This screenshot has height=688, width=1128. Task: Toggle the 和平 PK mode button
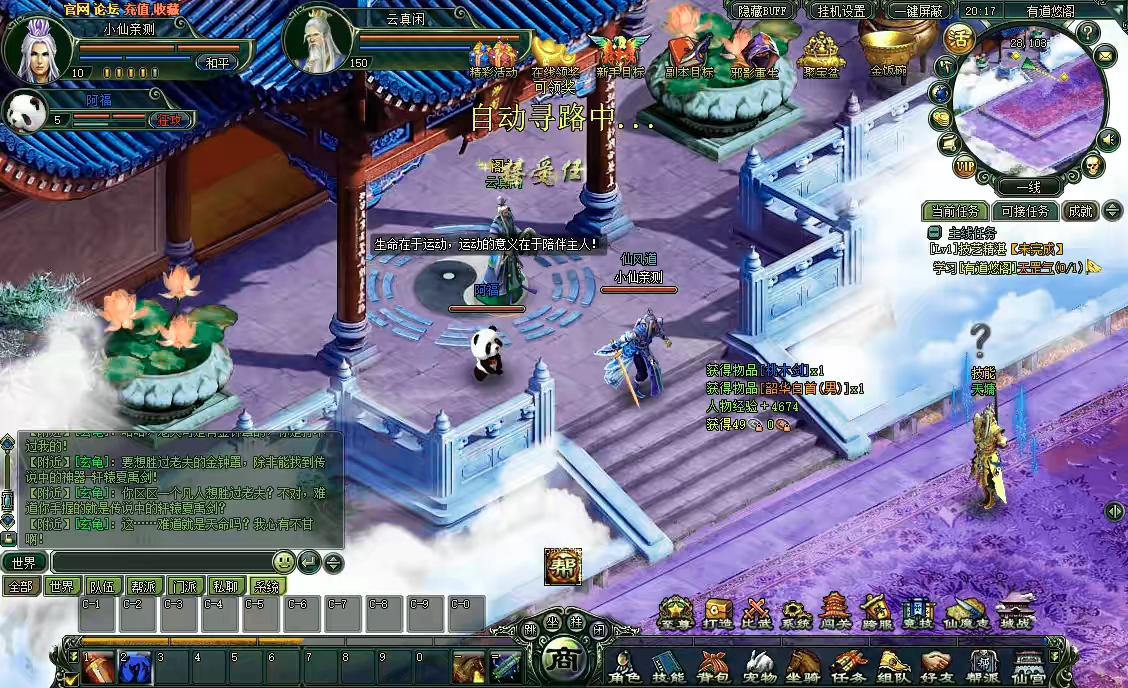point(217,62)
